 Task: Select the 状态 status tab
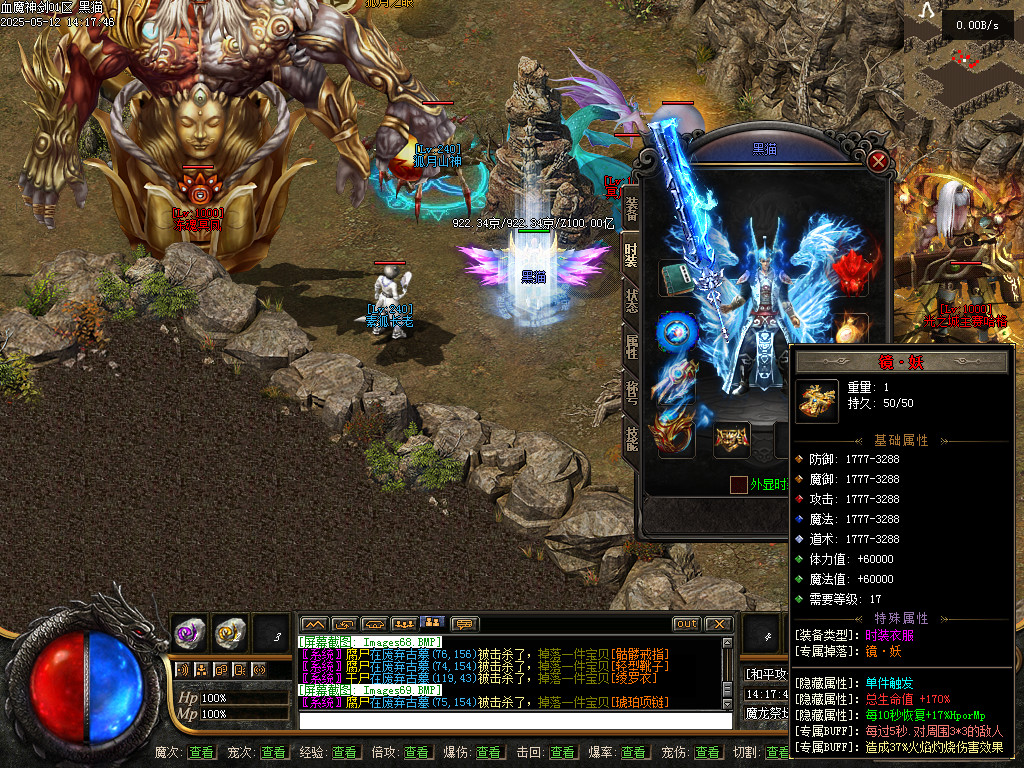631,301
